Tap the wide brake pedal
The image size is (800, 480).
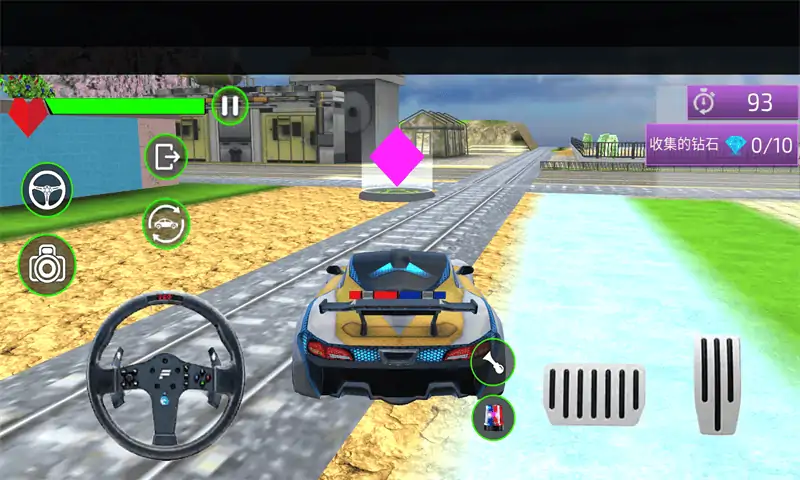tap(593, 394)
